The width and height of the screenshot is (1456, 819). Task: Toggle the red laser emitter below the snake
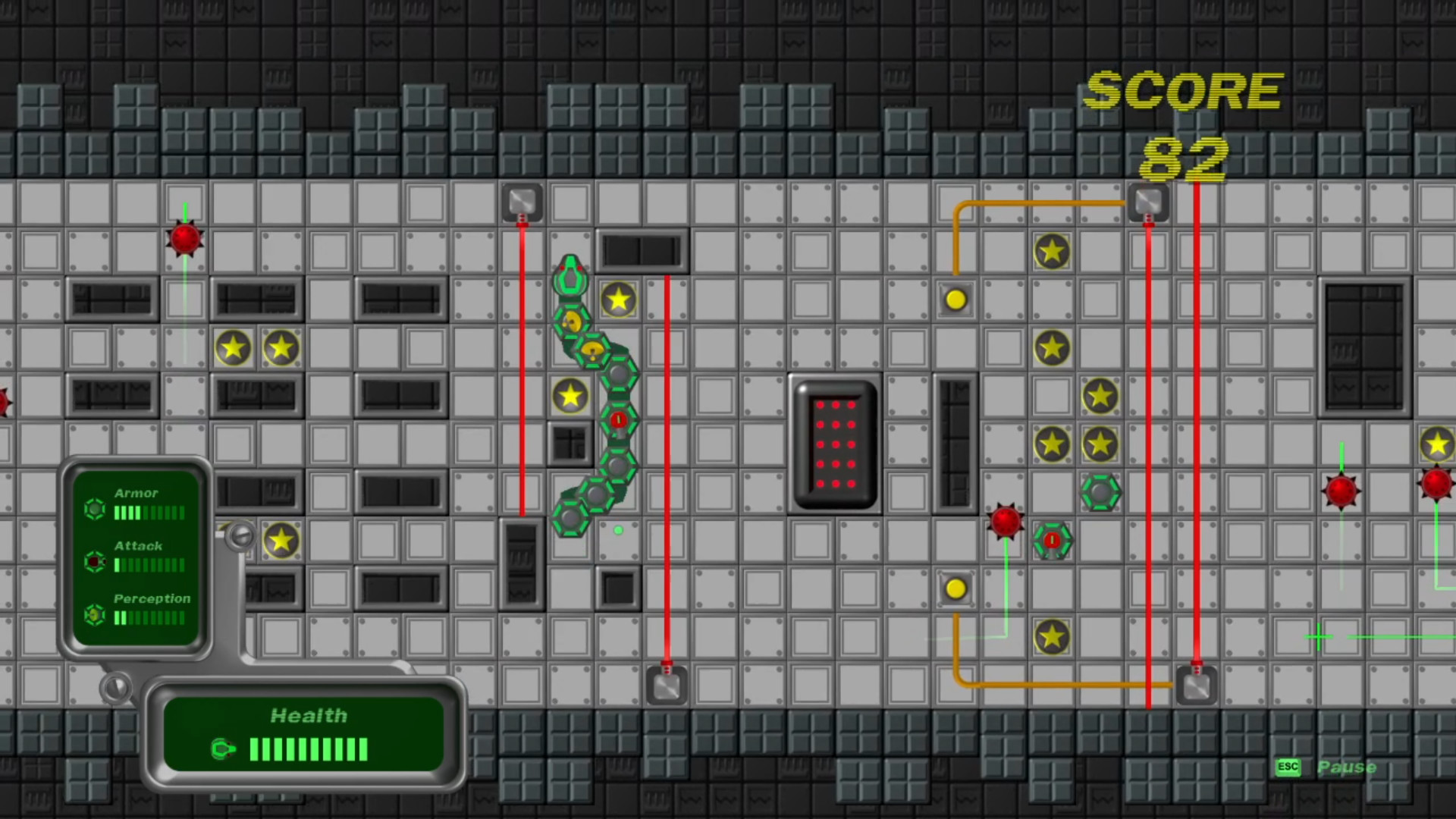click(x=666, y=685)
